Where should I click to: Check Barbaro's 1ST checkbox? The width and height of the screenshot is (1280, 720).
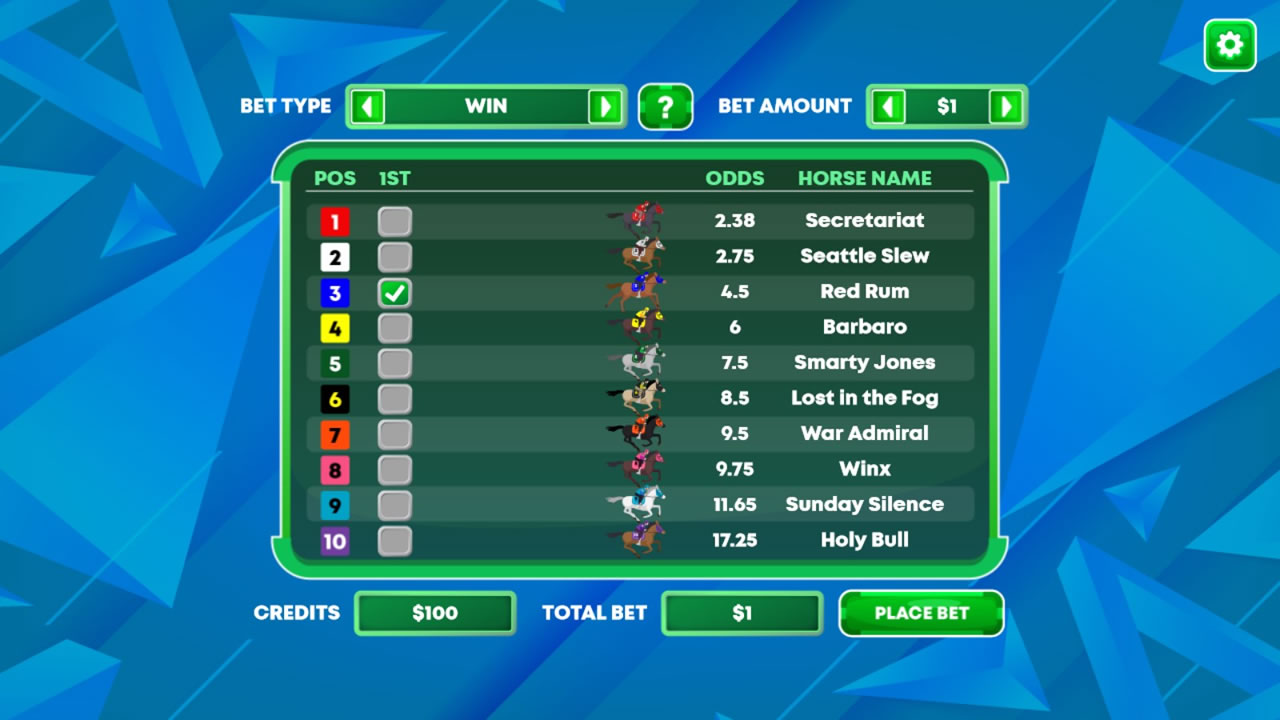coord(394,326)
